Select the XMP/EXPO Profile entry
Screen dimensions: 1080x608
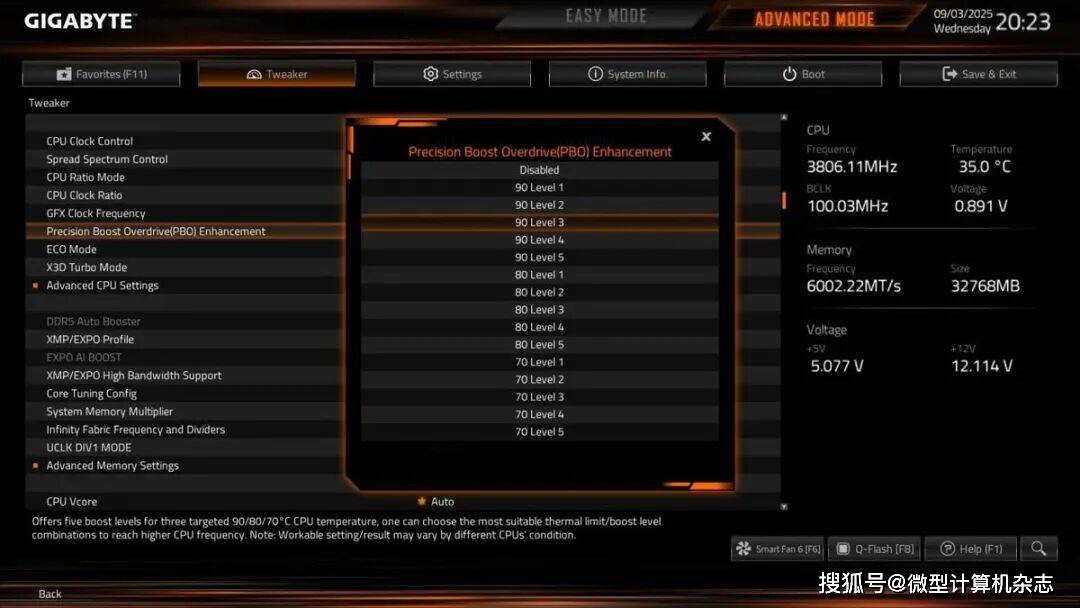coord(90,339)
